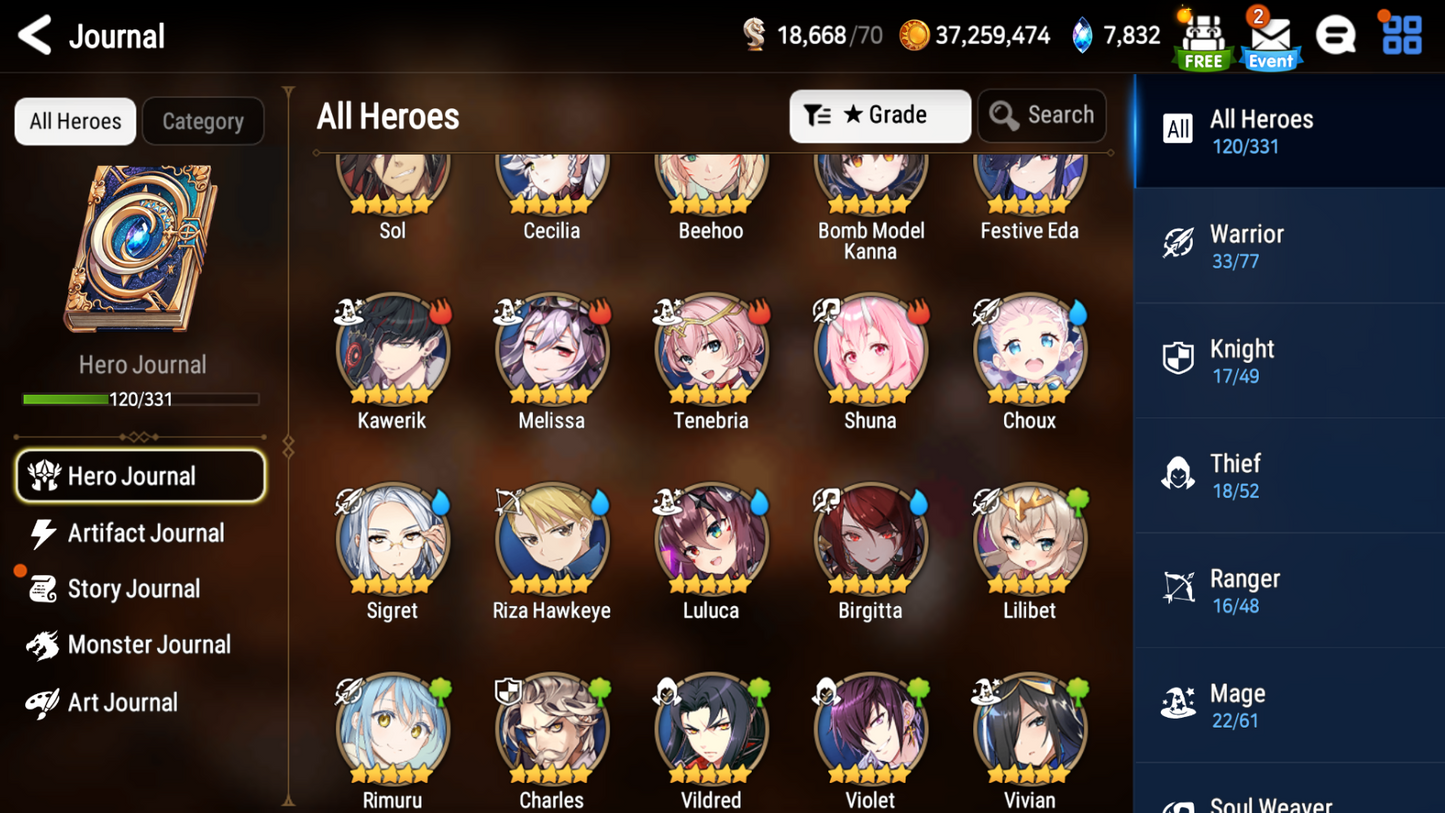This screenshot has height=813, width=1445.
Task: Select the Warrior class filter tab
Action: [1288, 245]
